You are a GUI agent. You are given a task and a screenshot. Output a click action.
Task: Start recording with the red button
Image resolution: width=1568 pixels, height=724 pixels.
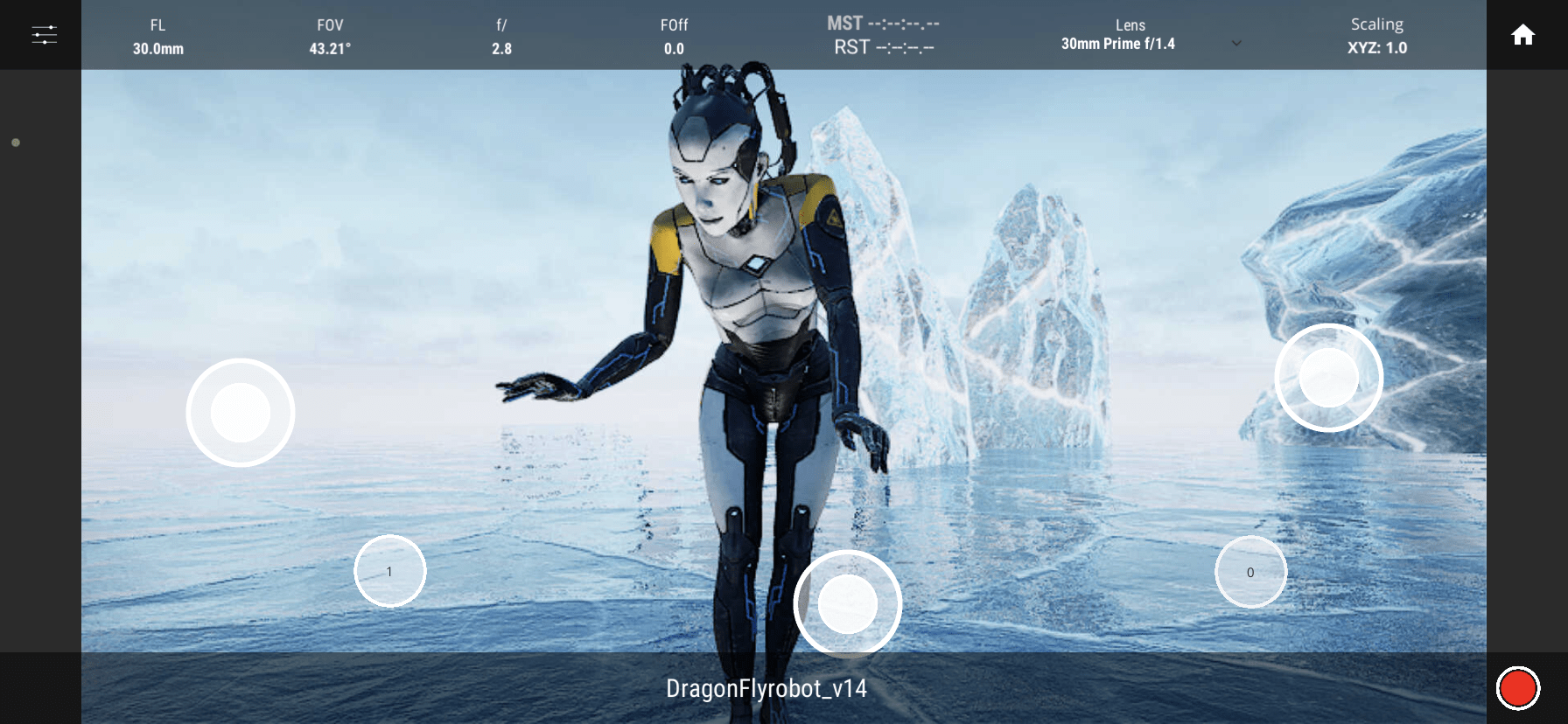click(1517, 688)
